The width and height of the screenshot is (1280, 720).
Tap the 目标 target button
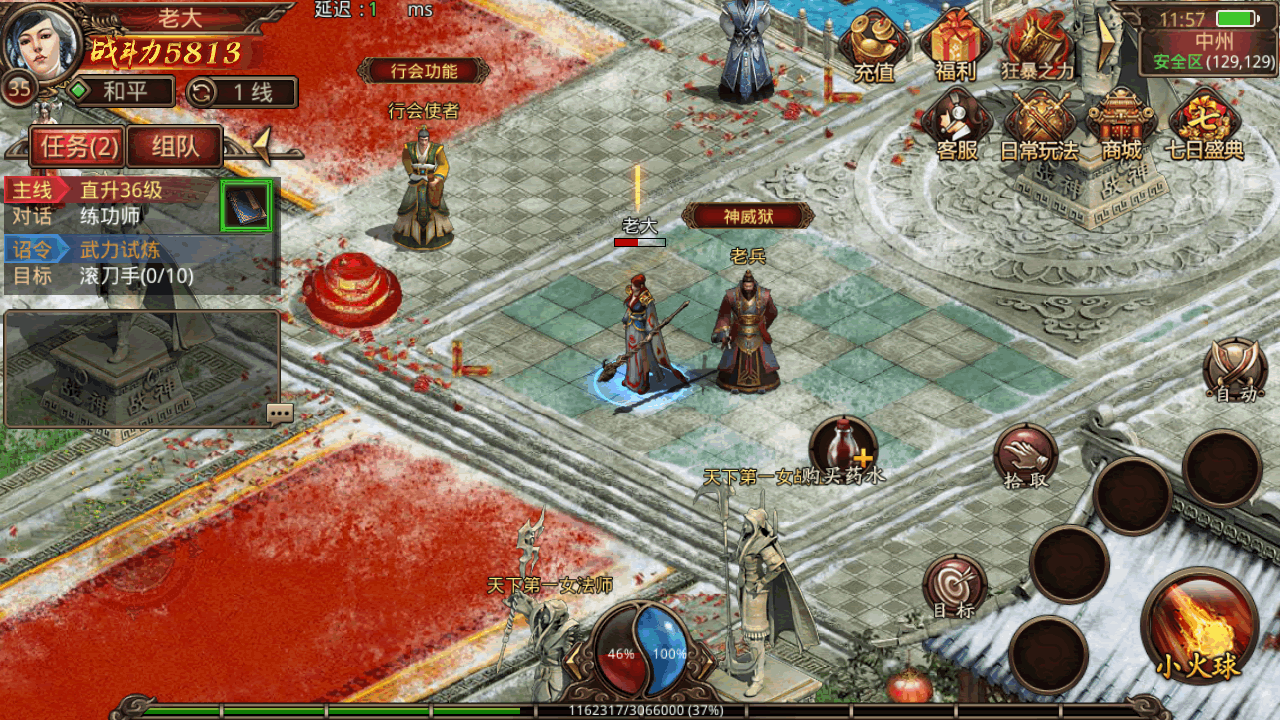click(954, 586)
